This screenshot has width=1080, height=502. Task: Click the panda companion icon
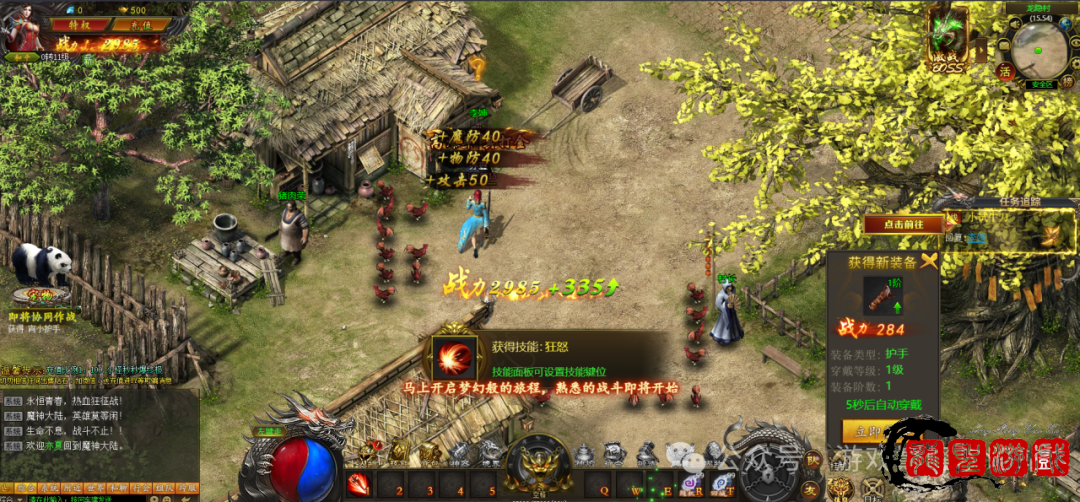tap(42, 265)
